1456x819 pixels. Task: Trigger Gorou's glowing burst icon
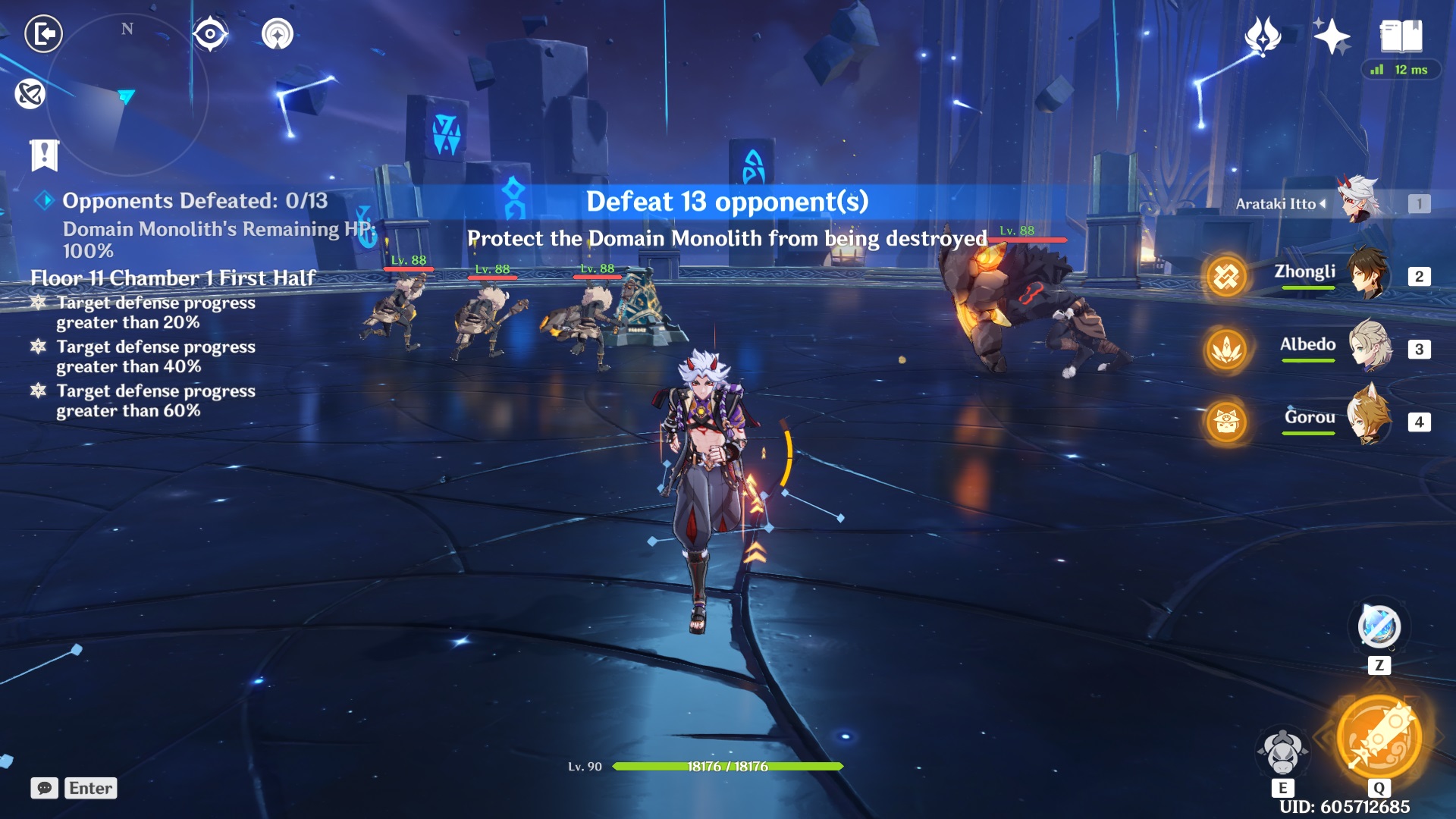[x=1226, y=421]
